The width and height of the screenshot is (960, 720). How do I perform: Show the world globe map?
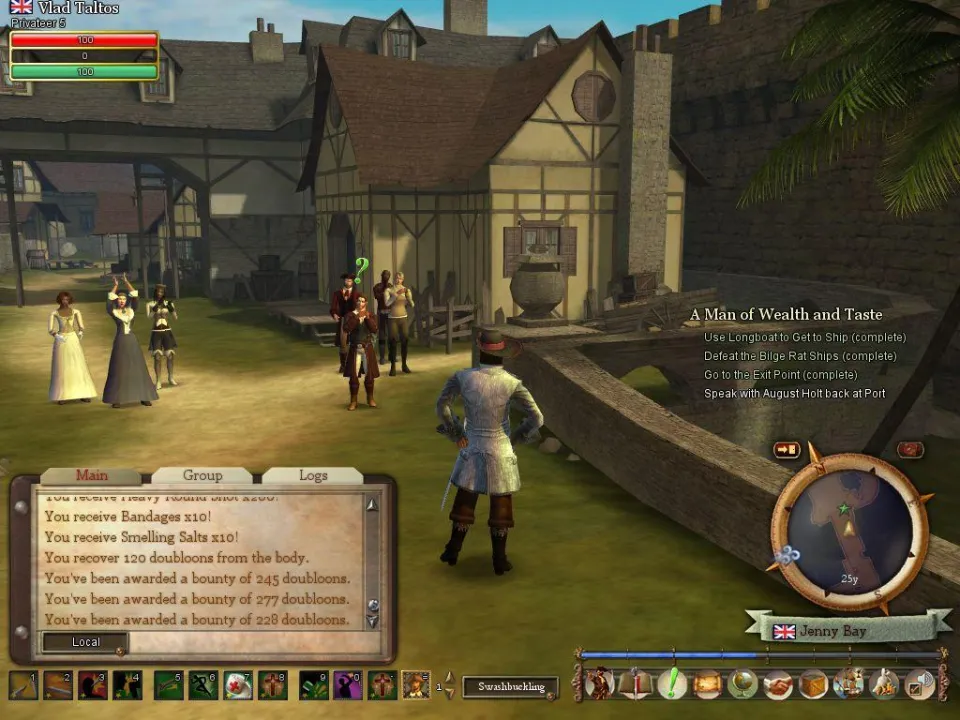[742, 684]
